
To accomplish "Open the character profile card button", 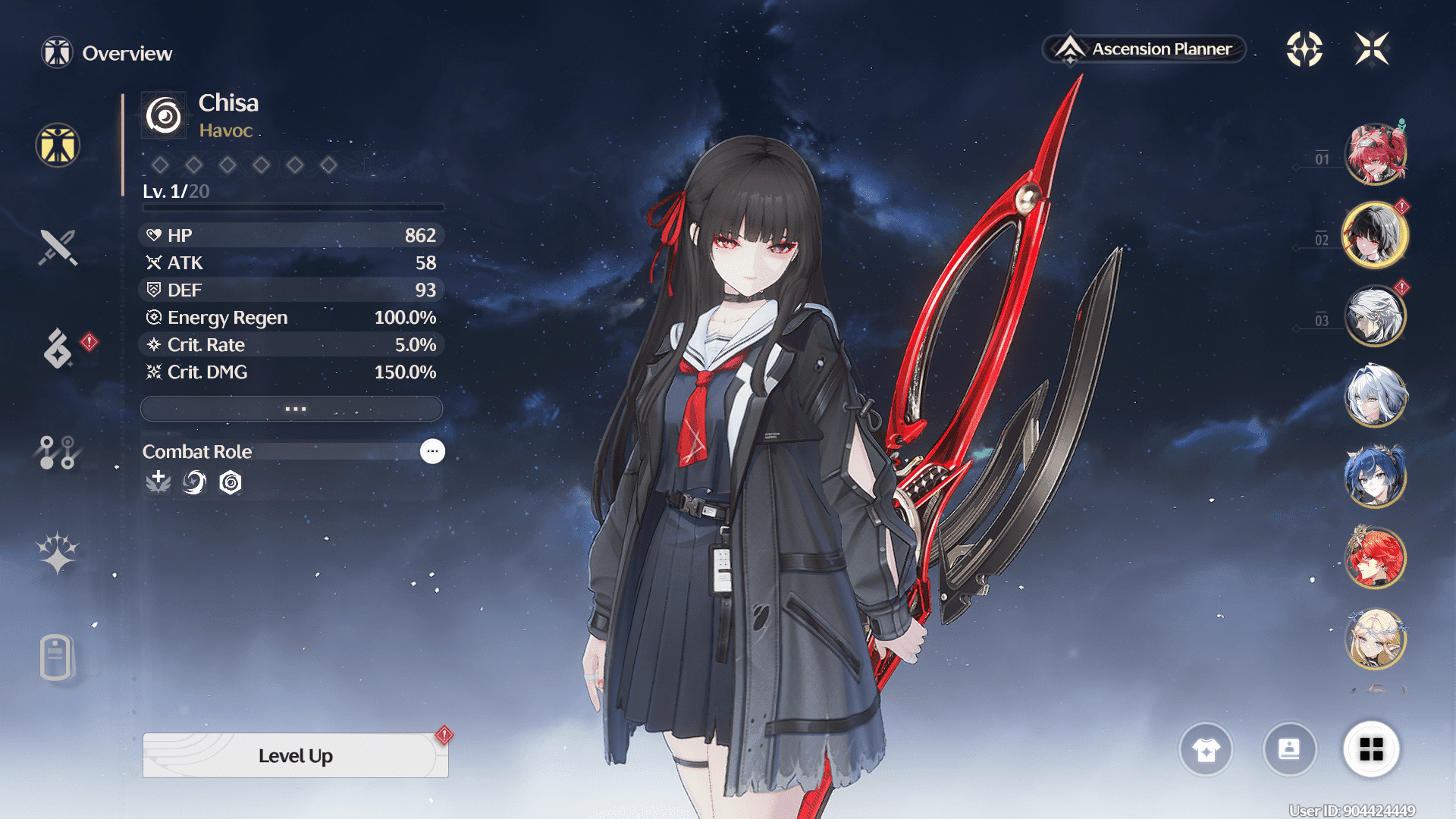I will click(1289, 750).
